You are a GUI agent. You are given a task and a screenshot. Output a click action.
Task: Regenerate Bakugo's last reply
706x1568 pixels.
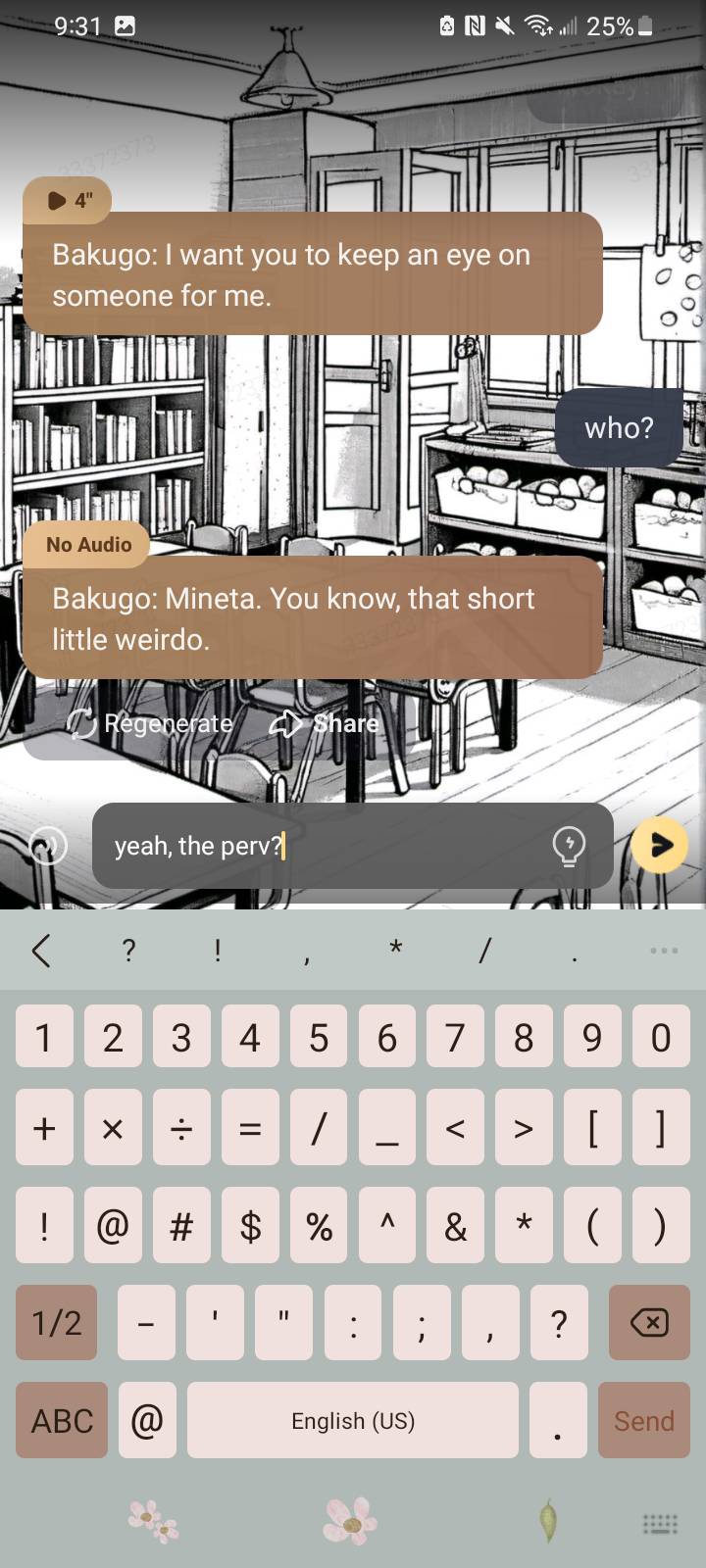coord(151,724)
